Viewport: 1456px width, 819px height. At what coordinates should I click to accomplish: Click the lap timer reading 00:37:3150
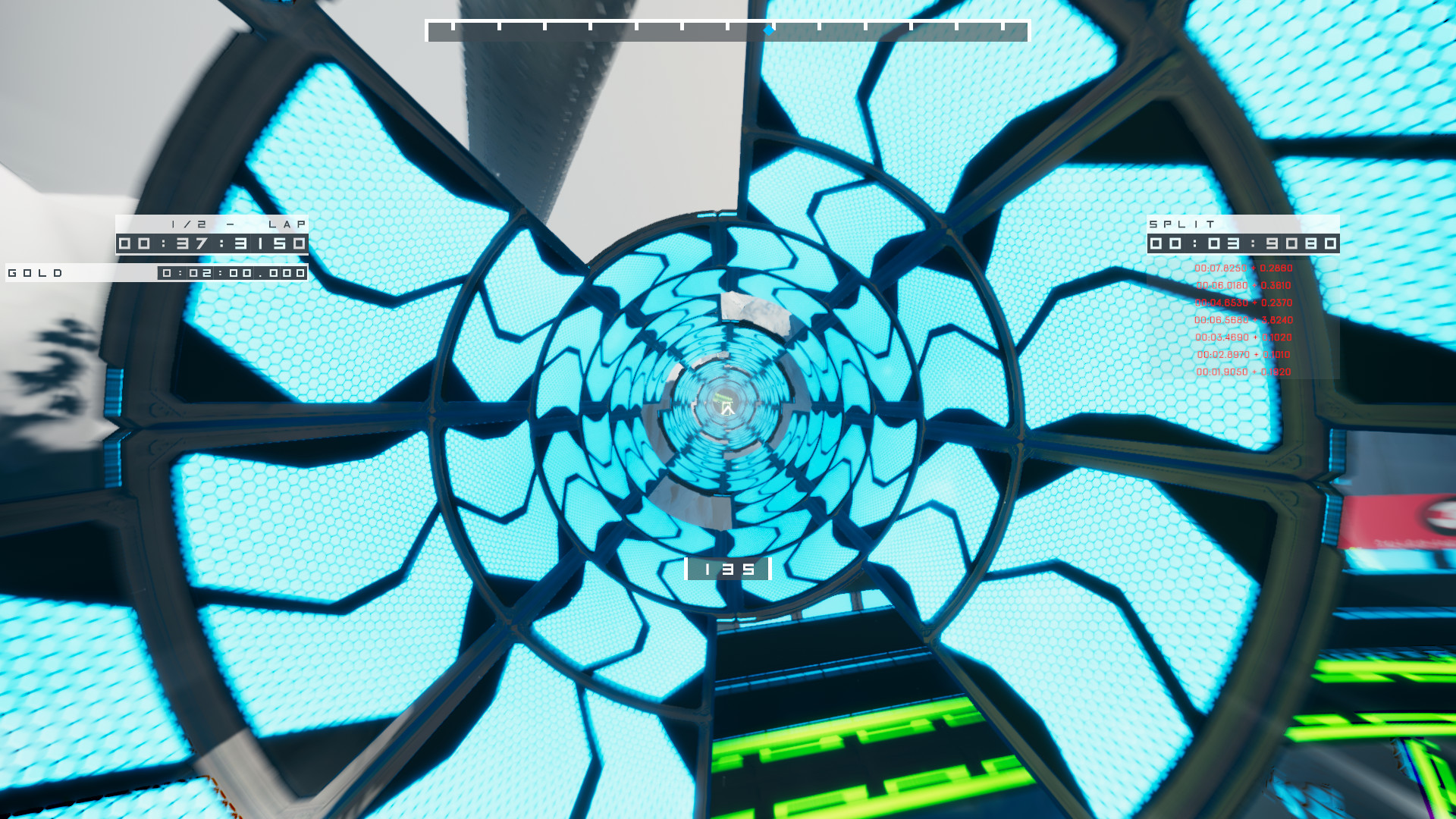[212, 244]
